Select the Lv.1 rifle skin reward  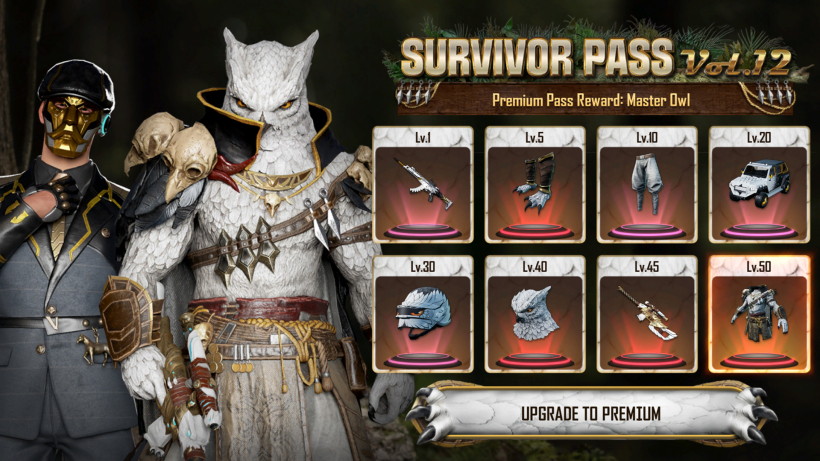tap(423, 185)
